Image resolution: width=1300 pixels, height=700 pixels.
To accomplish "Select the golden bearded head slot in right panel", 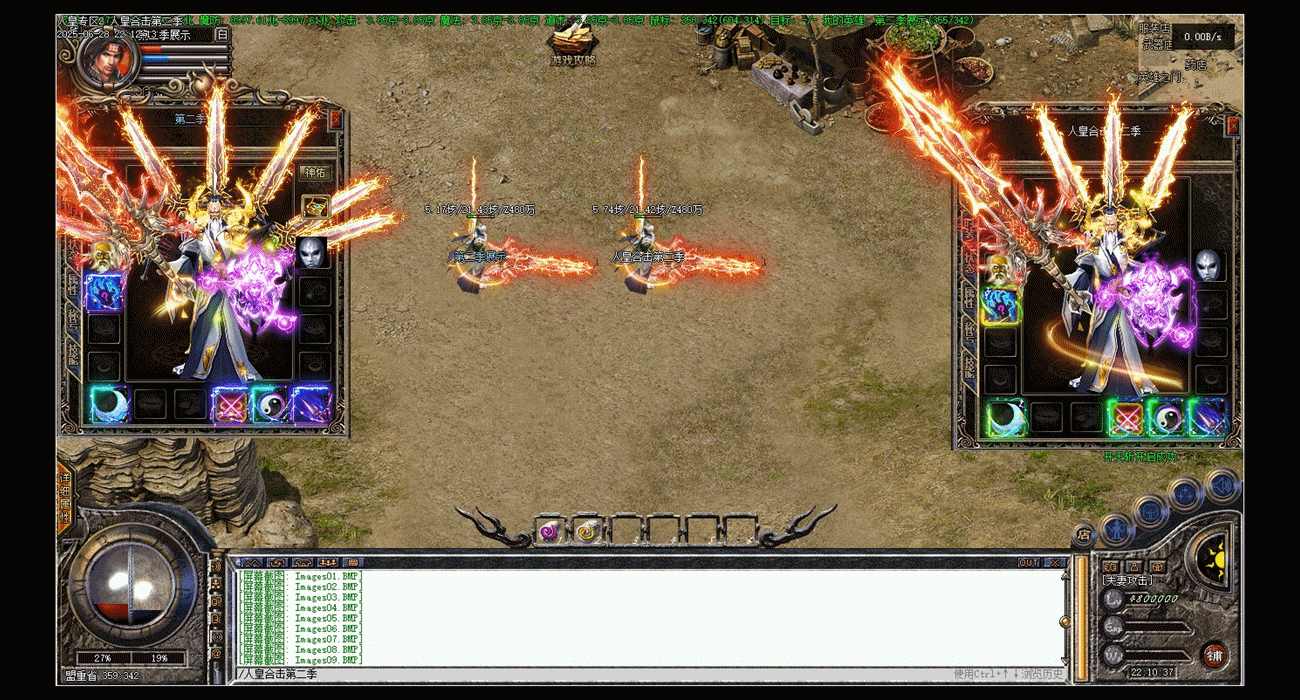I will (997, 268).
